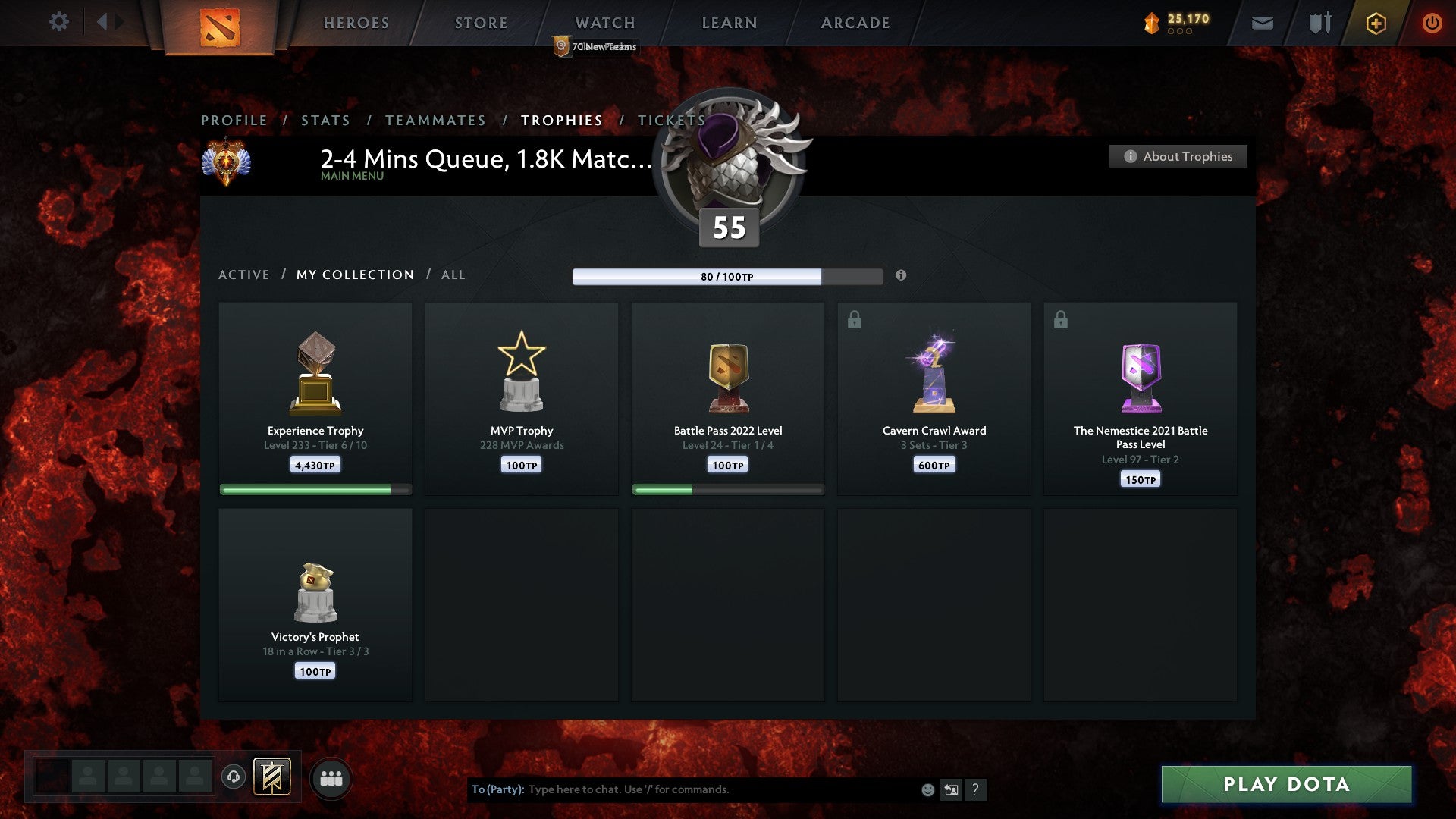Click the settings gear icon

pyautogui.click(x=59, y=22)
